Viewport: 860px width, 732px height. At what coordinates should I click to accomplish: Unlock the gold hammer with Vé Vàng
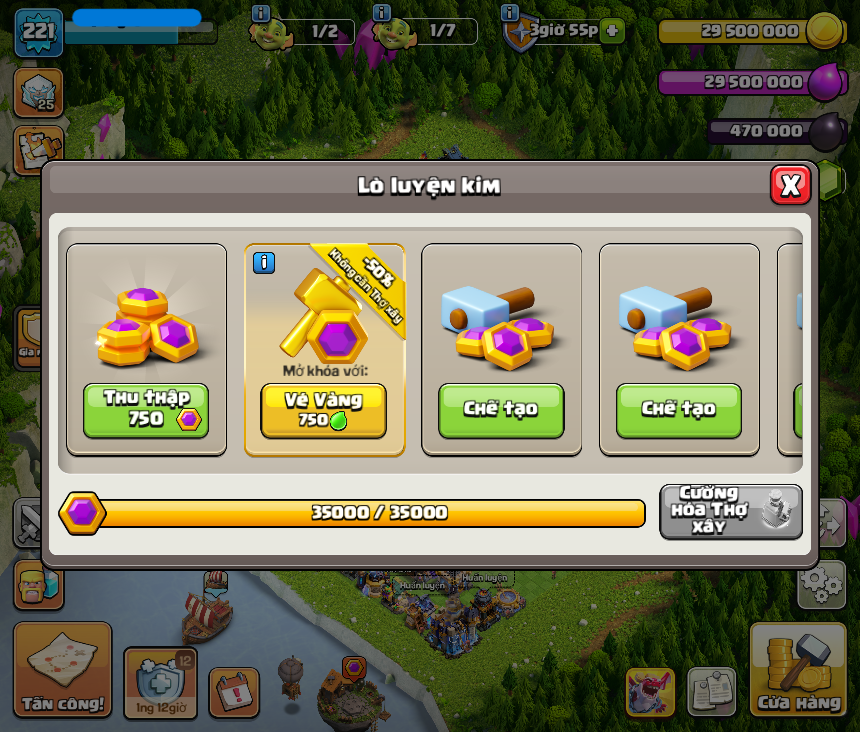323,410
